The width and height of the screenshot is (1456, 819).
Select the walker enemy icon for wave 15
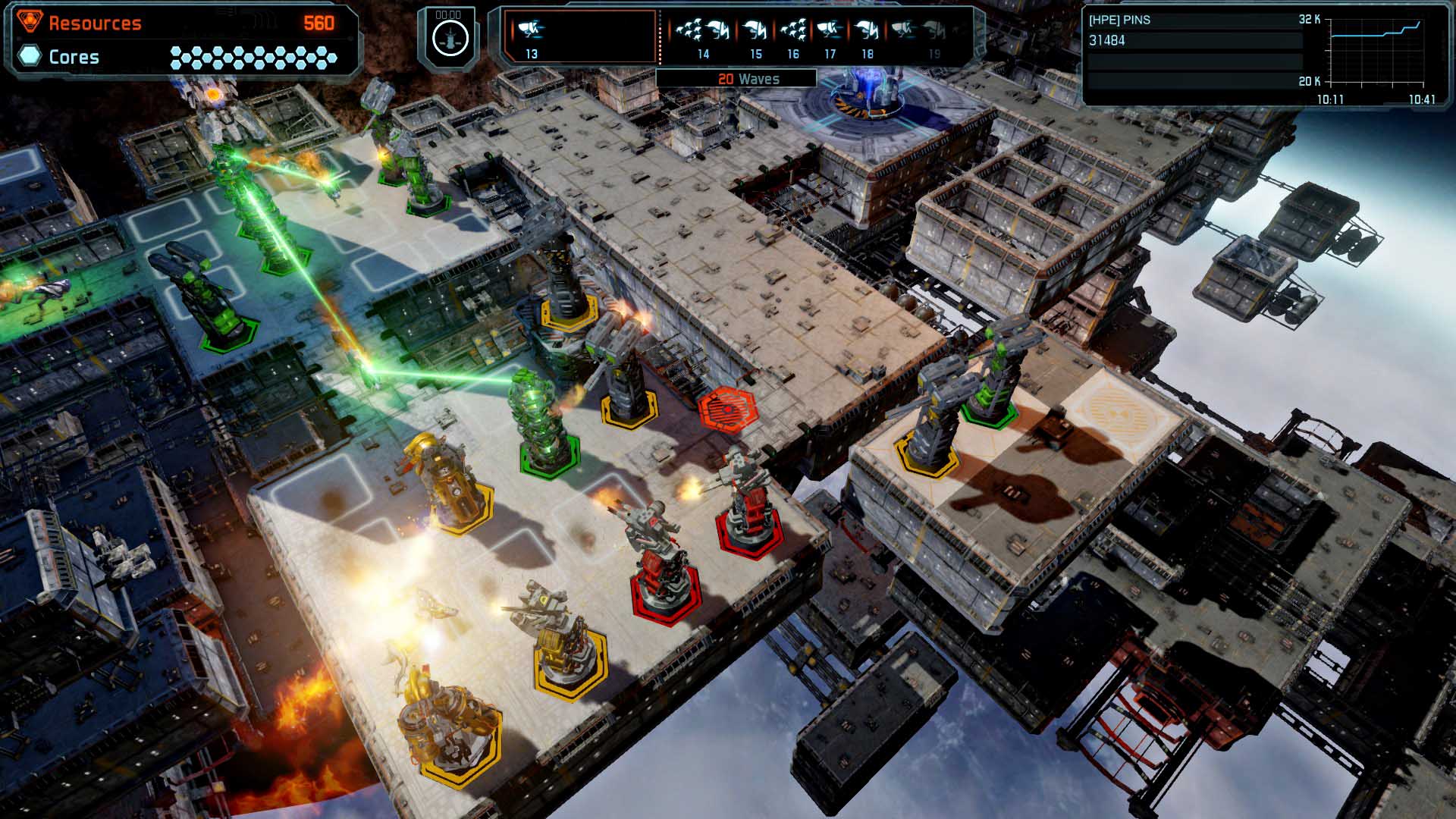click(756, 30)
